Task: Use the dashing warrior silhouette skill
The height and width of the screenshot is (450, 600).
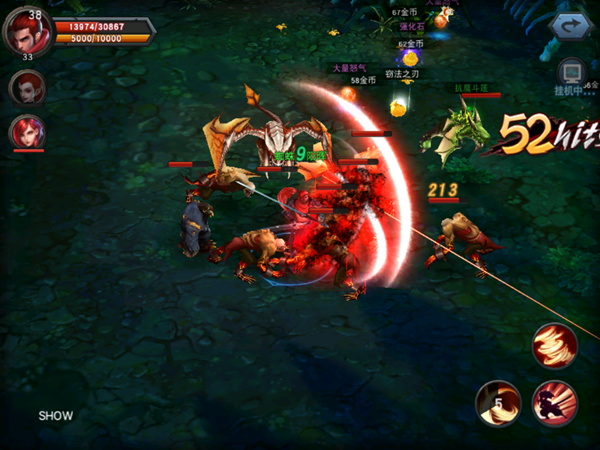Action: (555, 403)
